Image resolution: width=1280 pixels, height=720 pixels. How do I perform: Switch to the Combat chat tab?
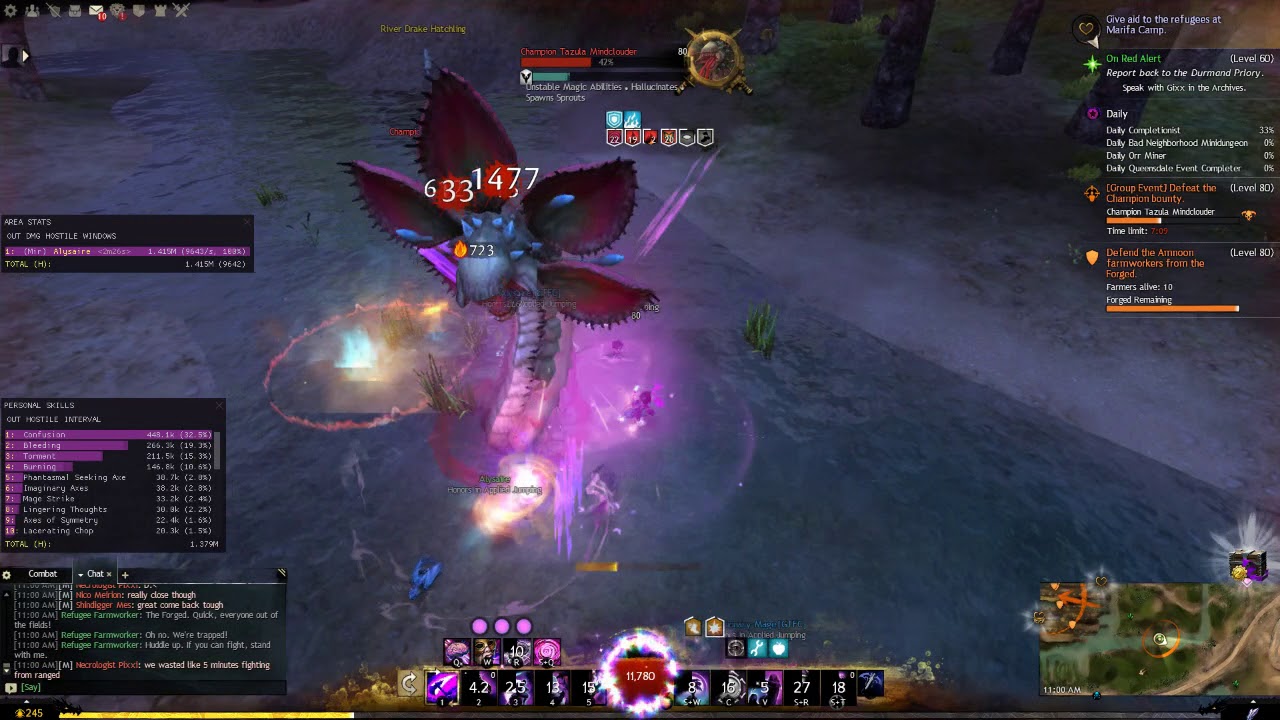[42, 574]
